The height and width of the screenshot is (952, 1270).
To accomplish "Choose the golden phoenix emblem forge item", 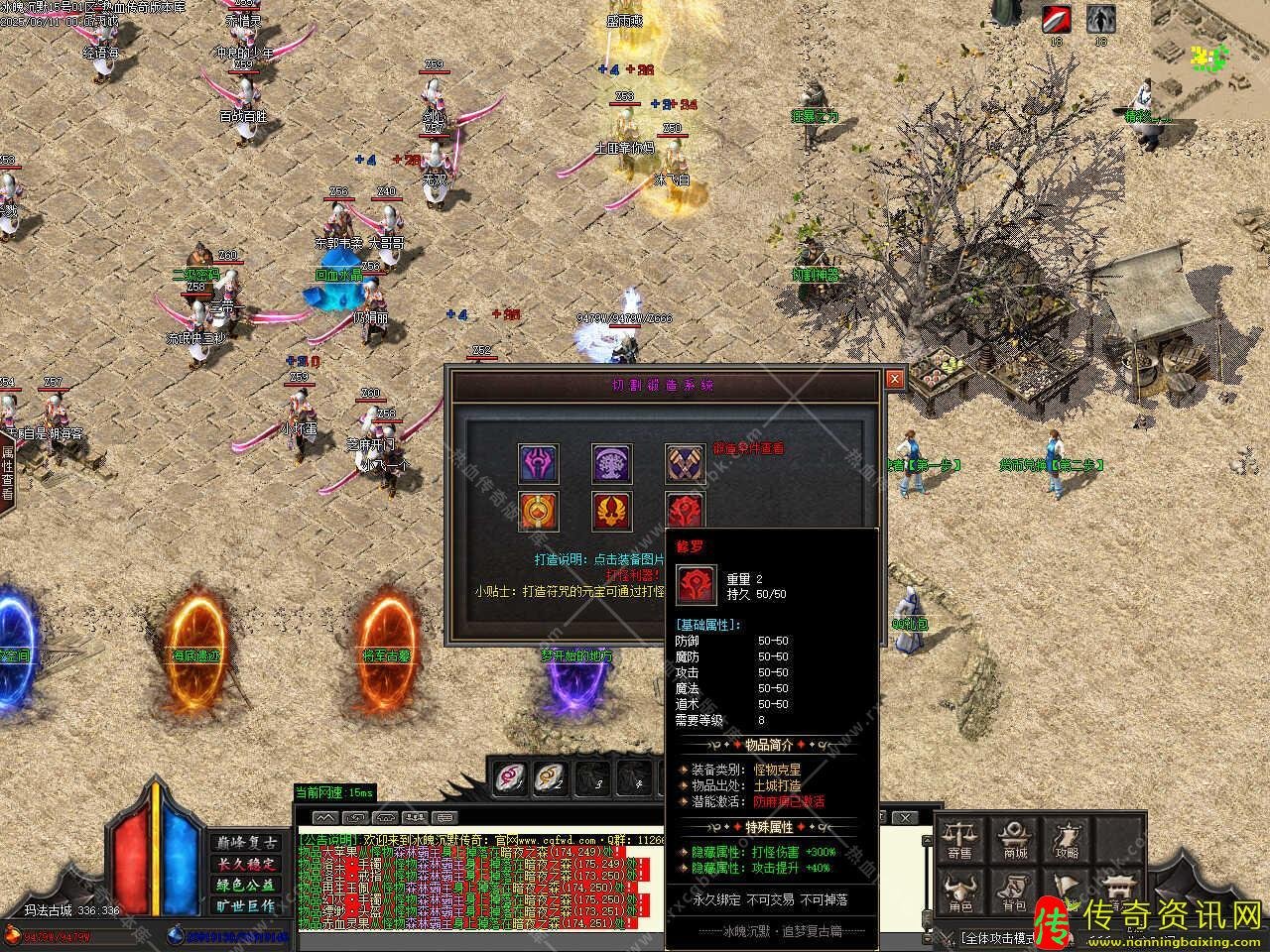I will 612,511.
